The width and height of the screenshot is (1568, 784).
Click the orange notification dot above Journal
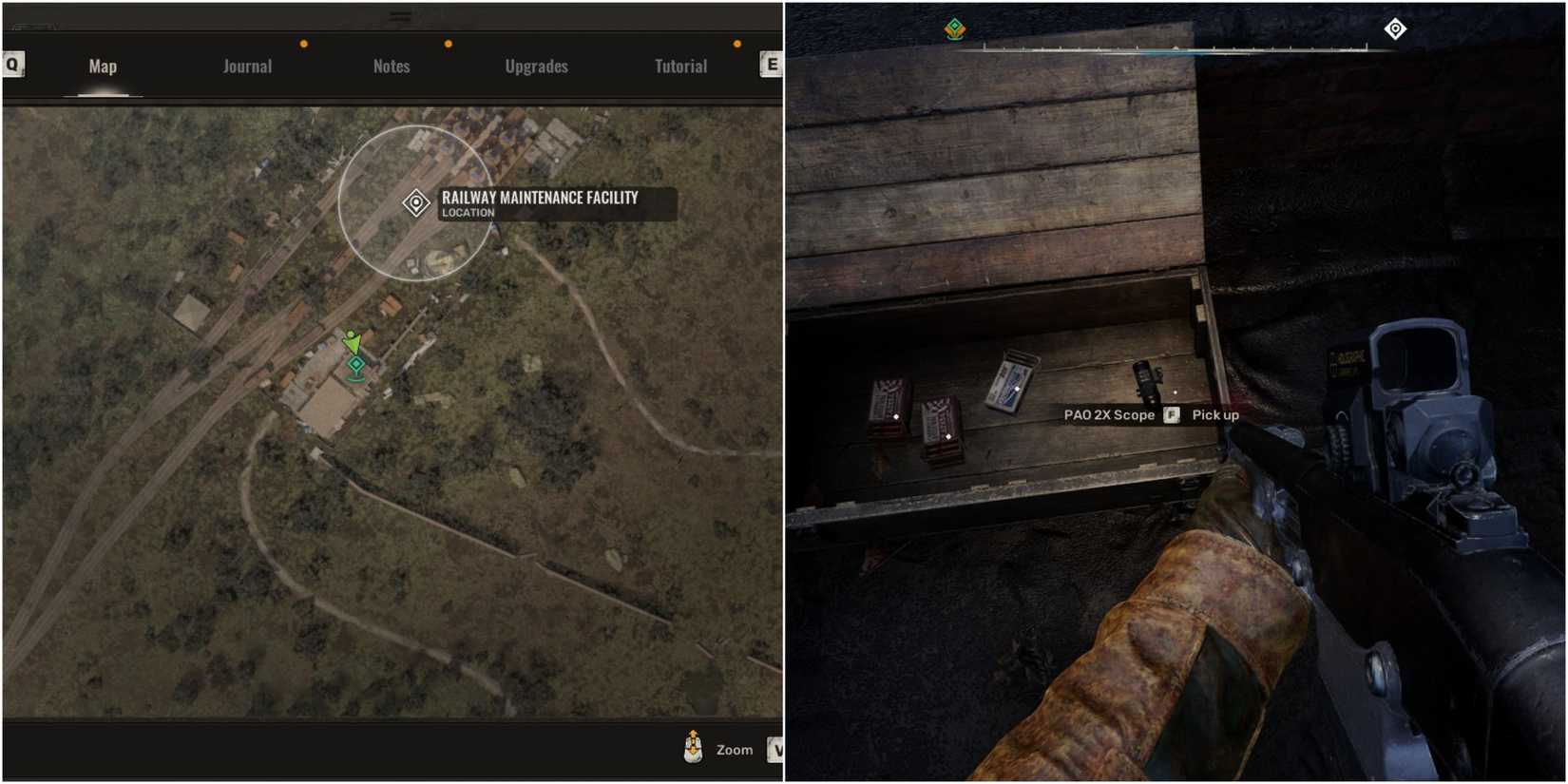click(x=303, y=42)
